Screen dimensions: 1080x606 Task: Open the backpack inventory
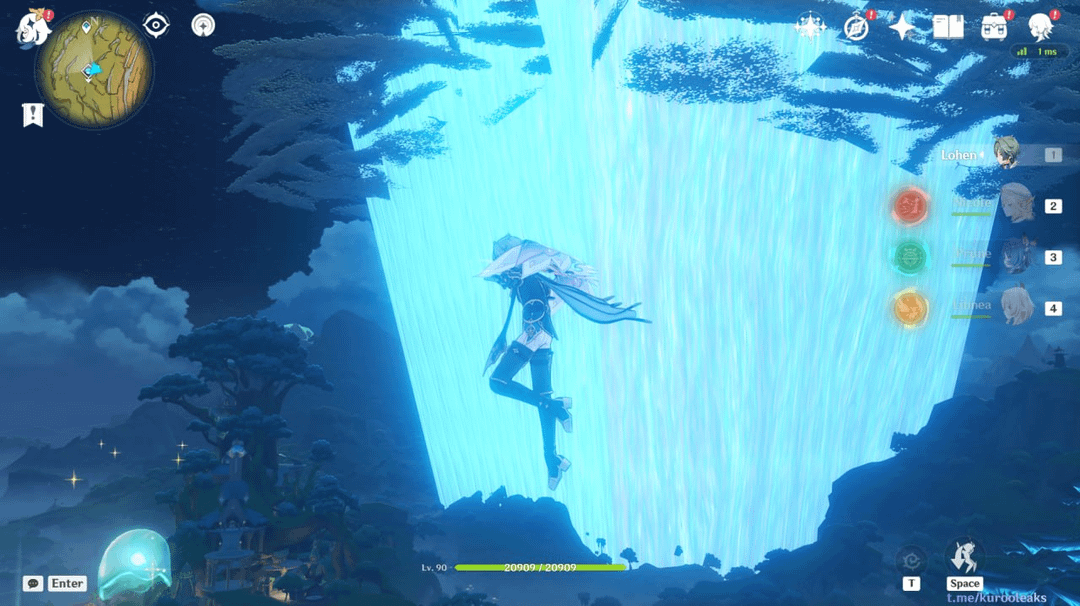994,27
